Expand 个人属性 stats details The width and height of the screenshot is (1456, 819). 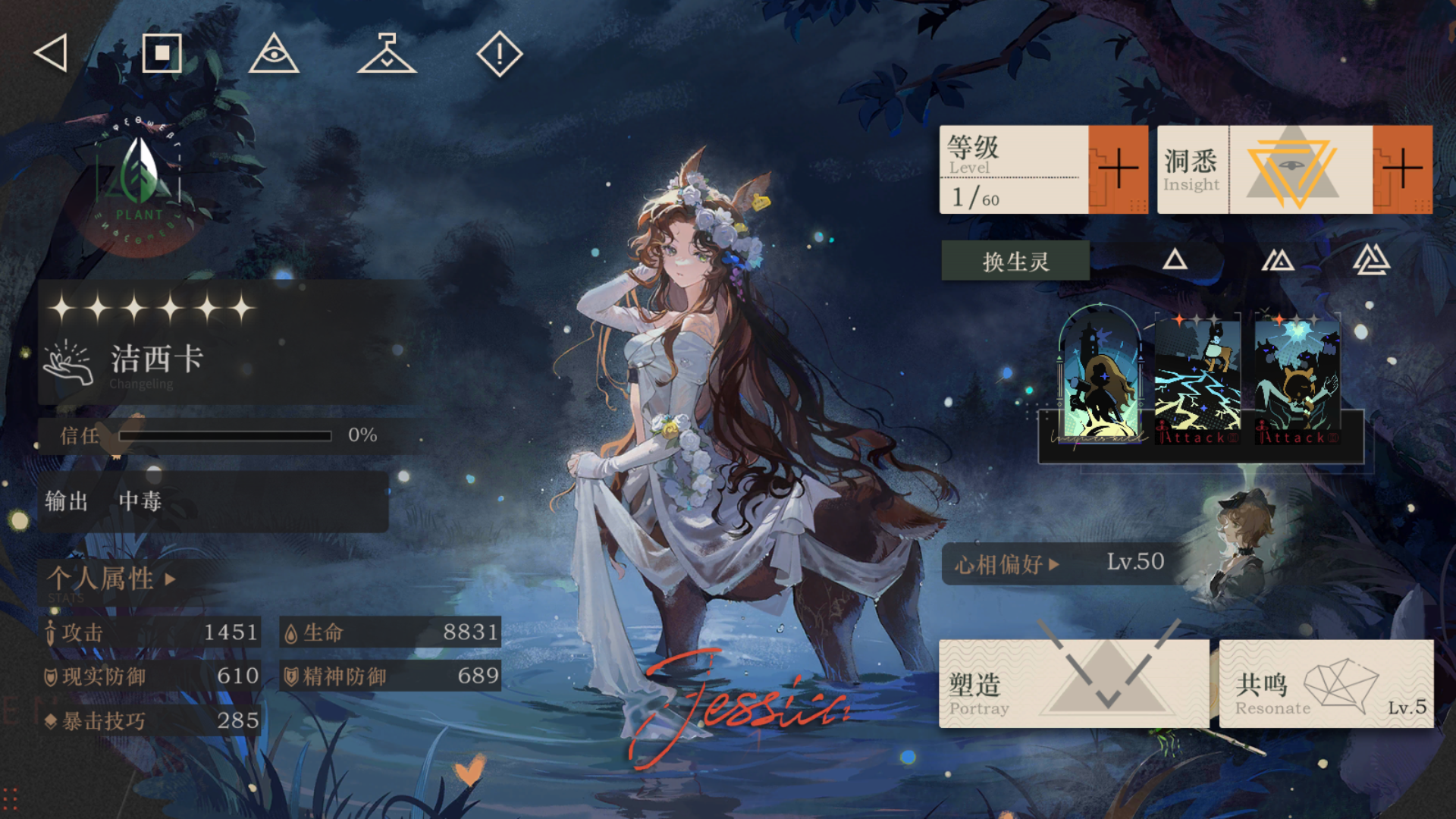pyautogui.click(x=111, y=579)
